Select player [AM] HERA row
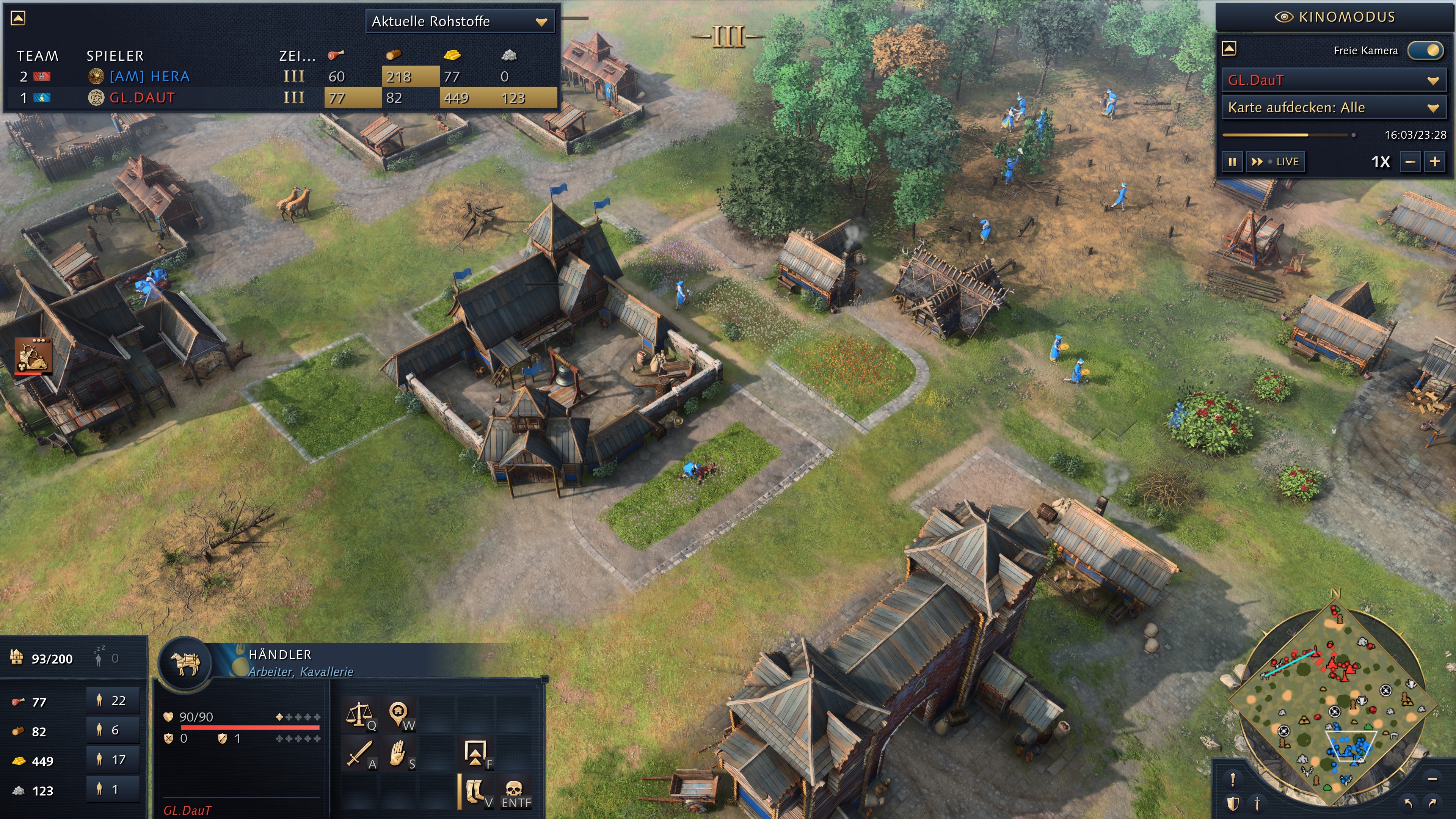Image resolution: width=1456 pixels, height=819 pixels. (149, 76)
